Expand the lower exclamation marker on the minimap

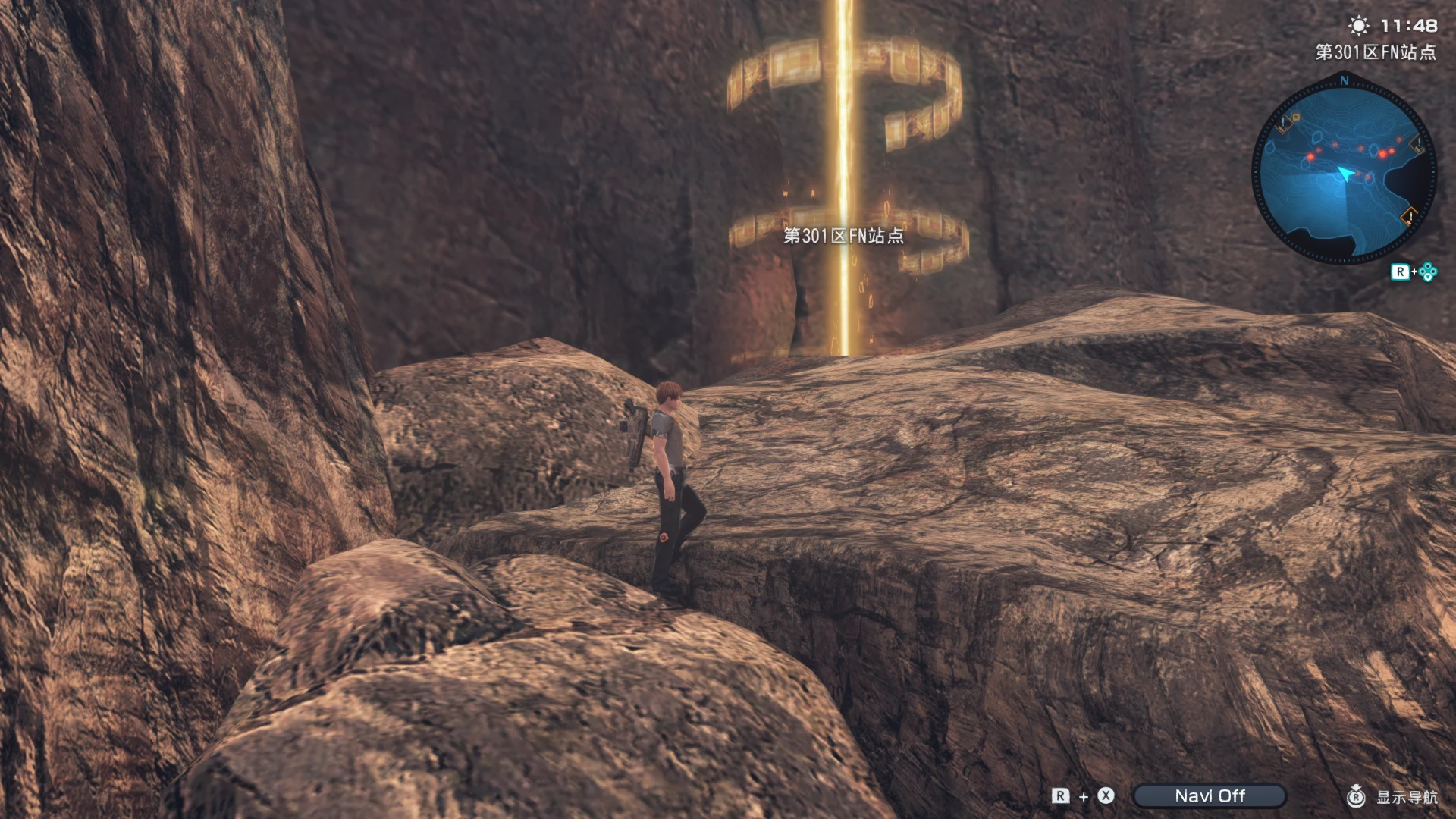[1409, 217]
